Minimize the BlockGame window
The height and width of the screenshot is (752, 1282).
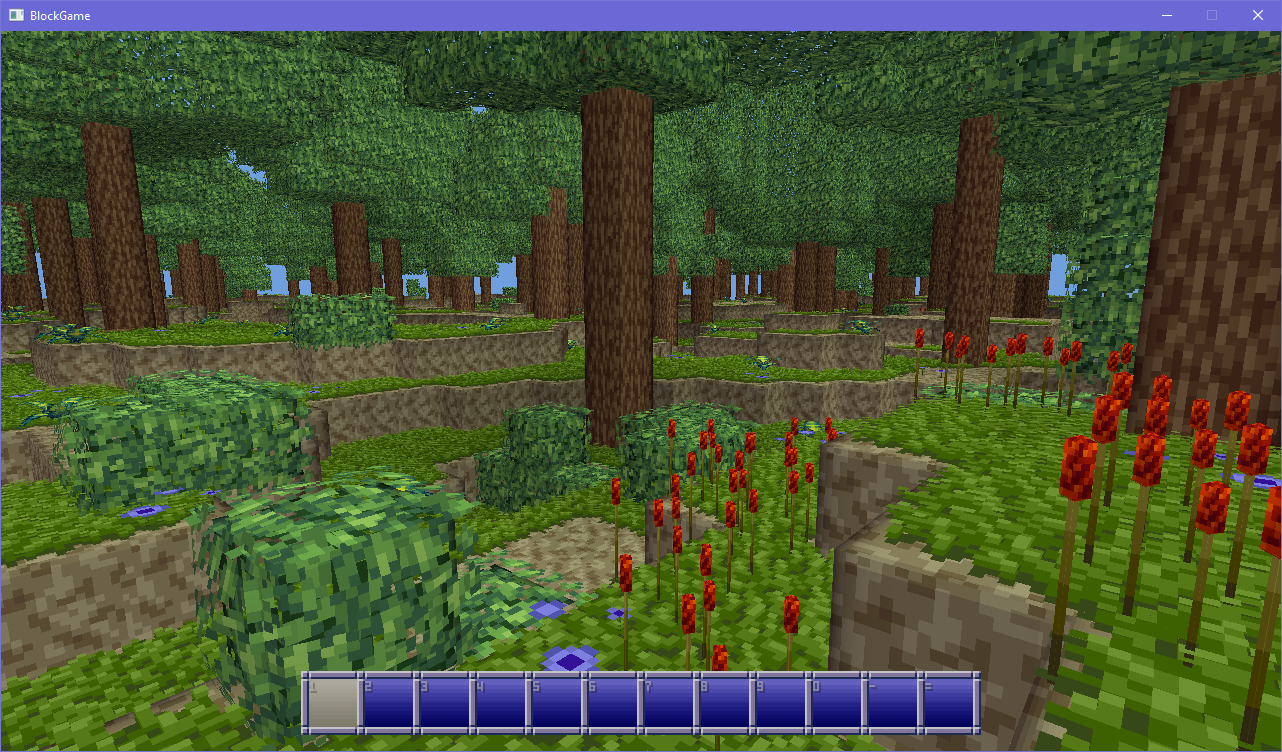tap(1166, 15)
